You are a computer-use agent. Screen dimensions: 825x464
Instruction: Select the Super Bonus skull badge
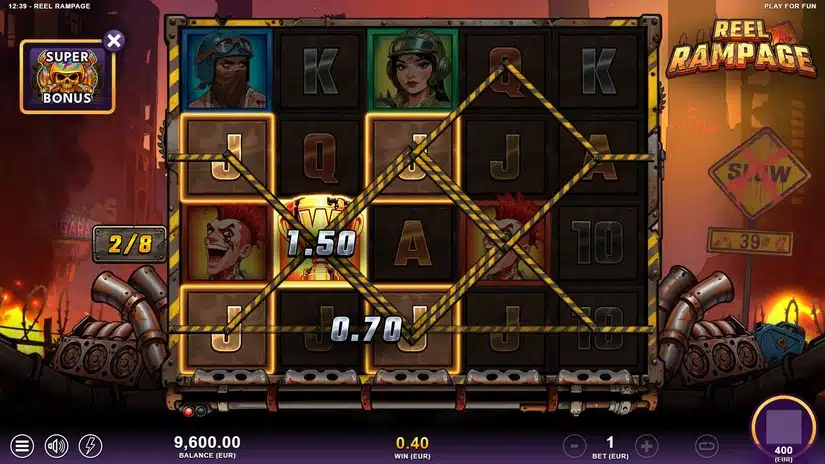pyautogui.click(x=67, y=77)
